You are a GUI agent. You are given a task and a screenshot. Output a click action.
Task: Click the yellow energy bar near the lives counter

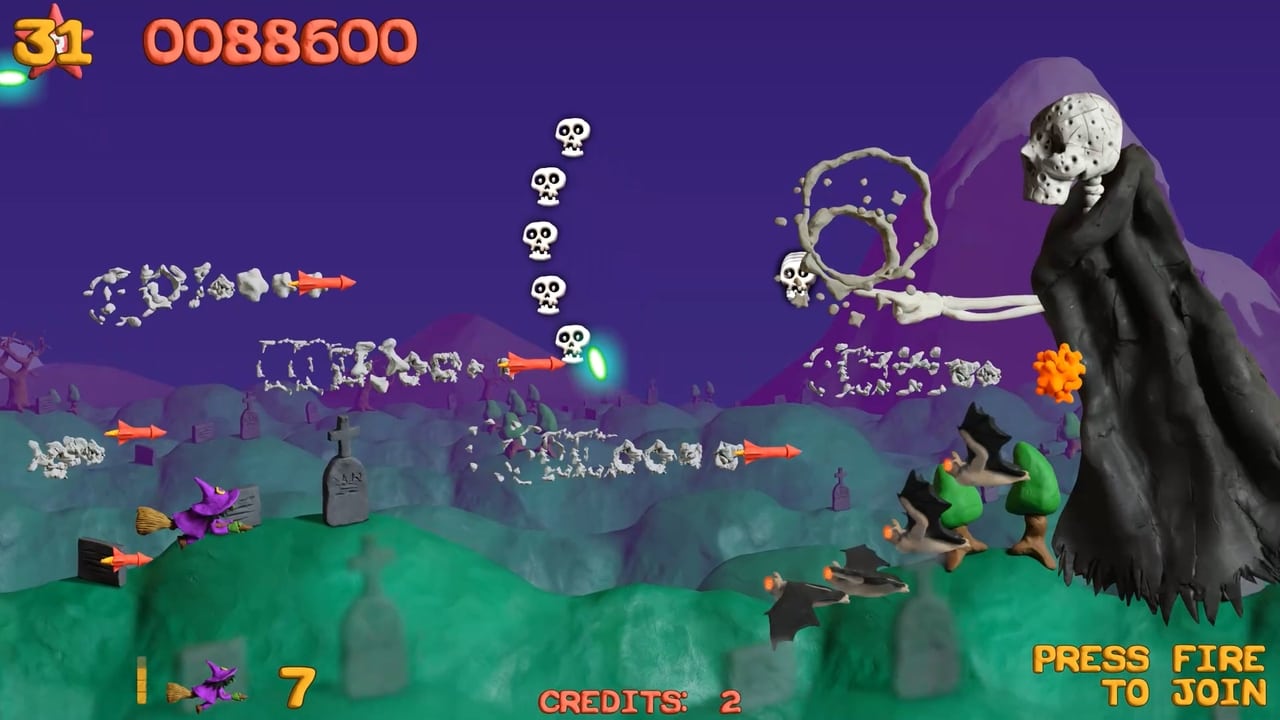(142, 680)
